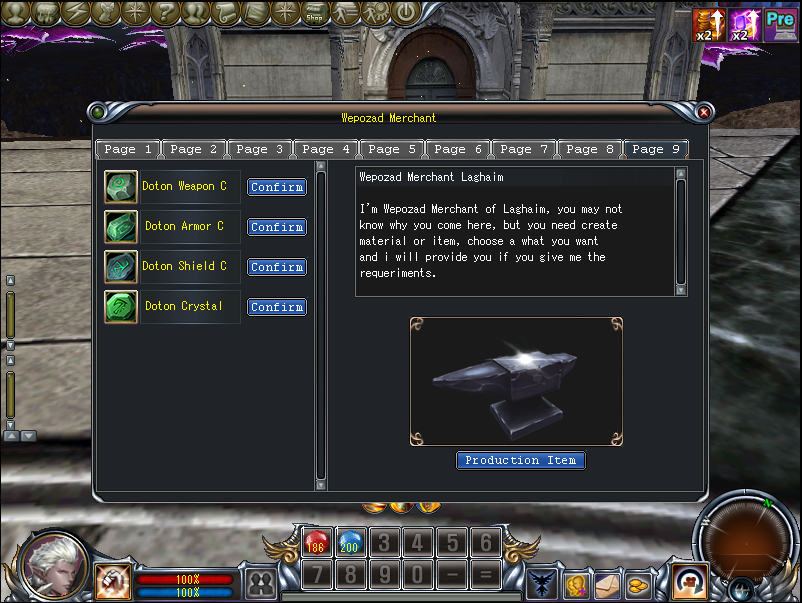Open the Page 5 tab
This screenshot has height=603, width=802.
(x=392, y=149)
